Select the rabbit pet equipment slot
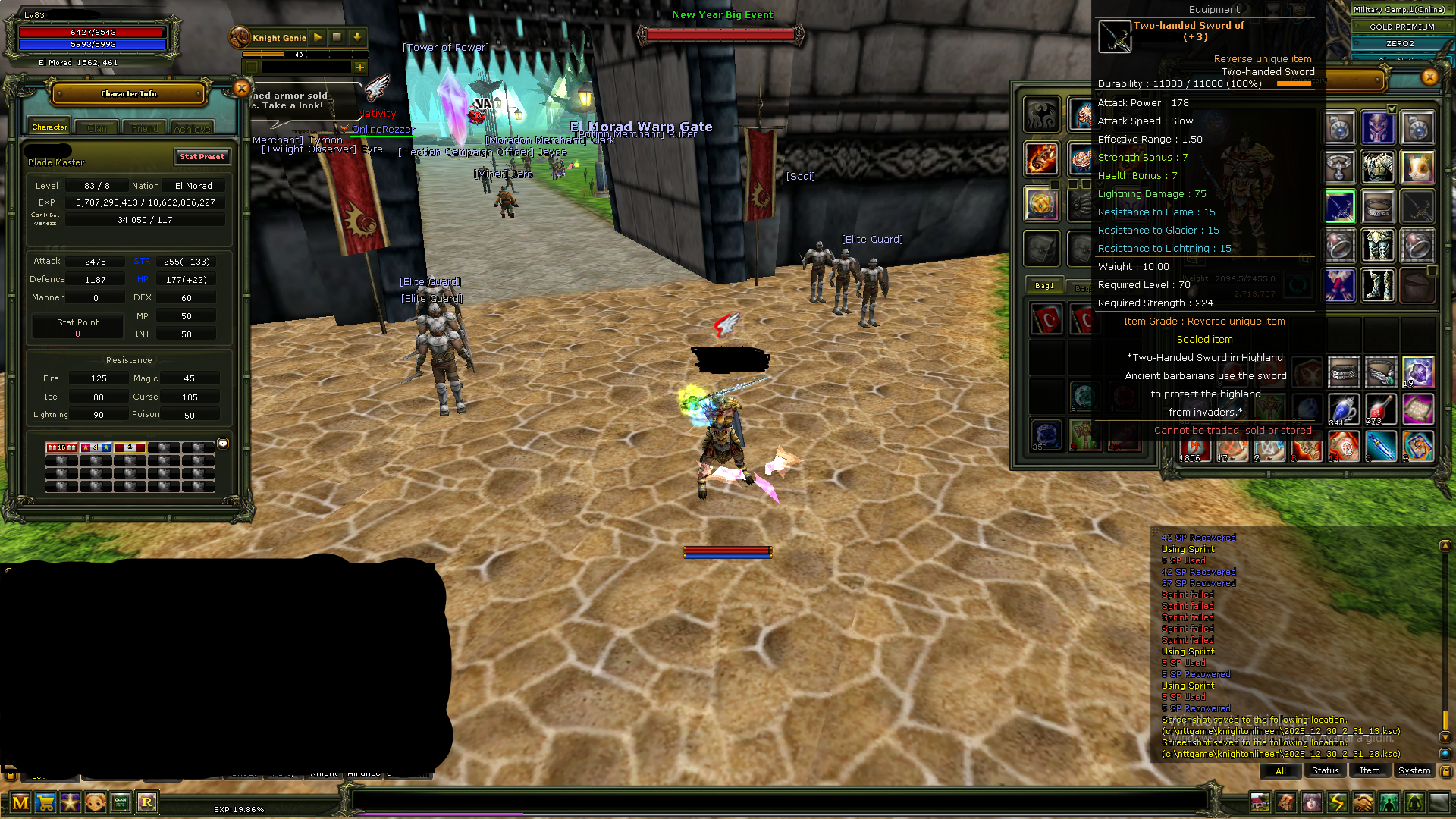 coord(1417,167)
